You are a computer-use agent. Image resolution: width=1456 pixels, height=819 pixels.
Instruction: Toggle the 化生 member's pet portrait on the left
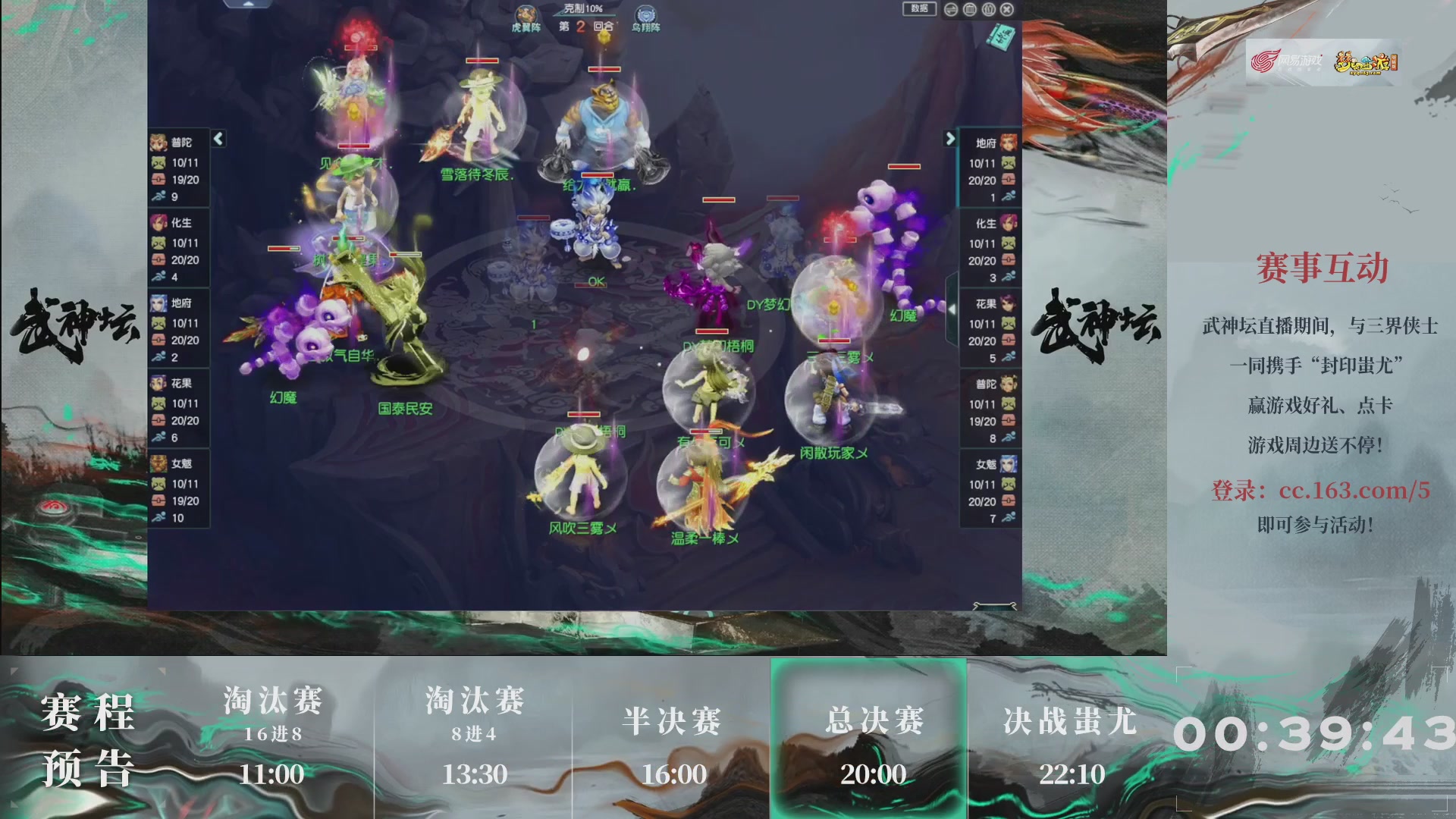[158, 243]
